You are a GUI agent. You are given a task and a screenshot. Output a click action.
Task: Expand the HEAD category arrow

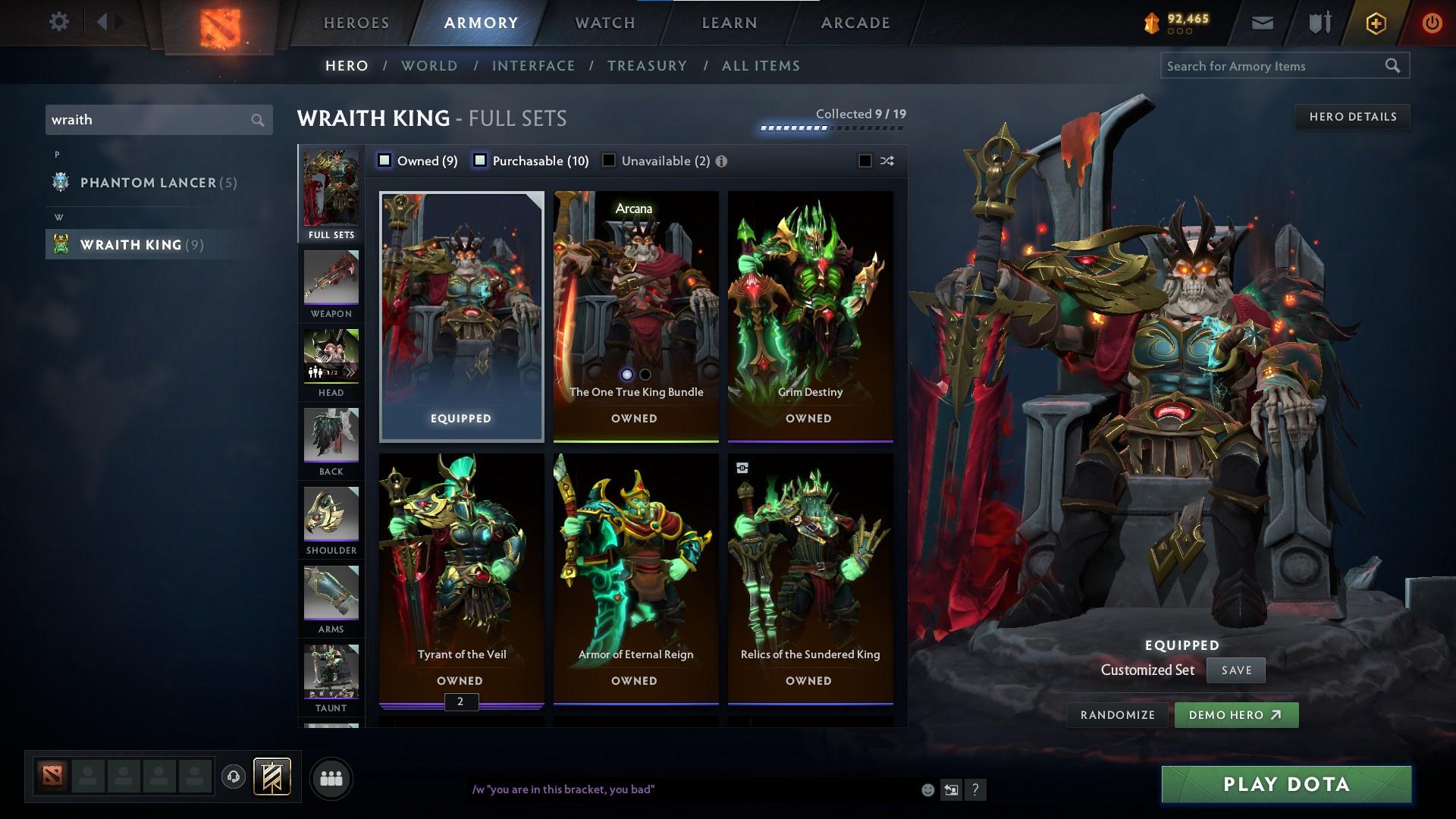click(350, 372)
